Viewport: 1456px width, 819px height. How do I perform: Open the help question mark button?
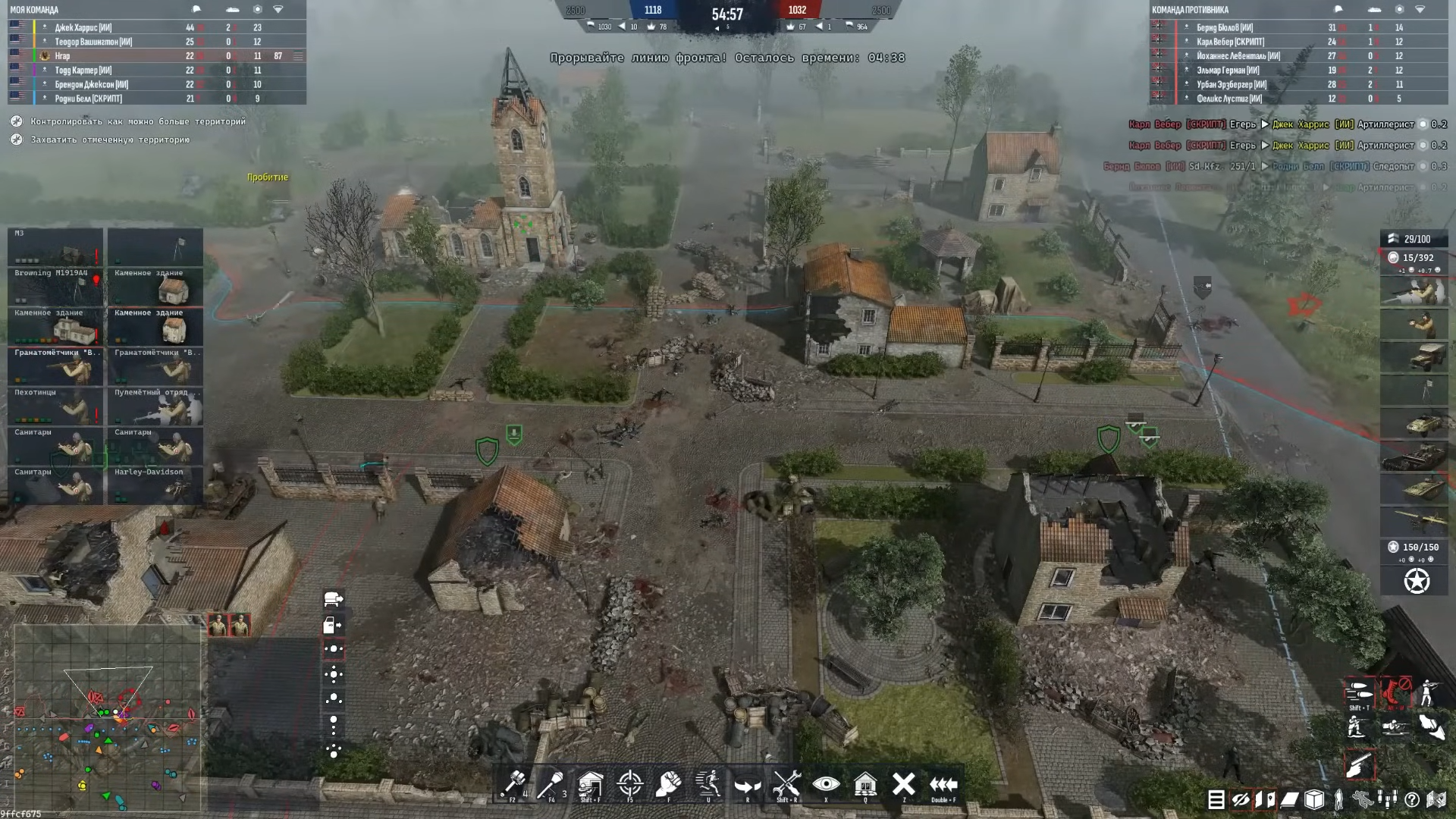[1412, 799]
